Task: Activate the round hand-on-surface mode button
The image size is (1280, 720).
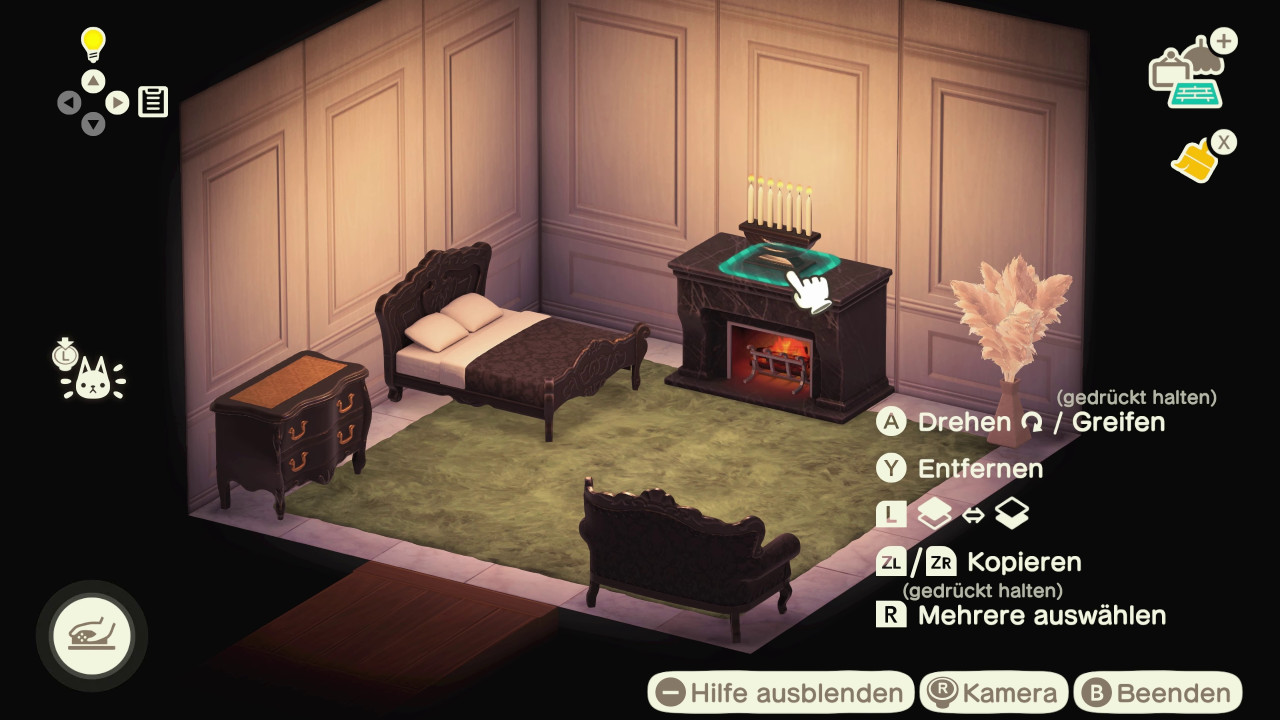Action: 91,635
